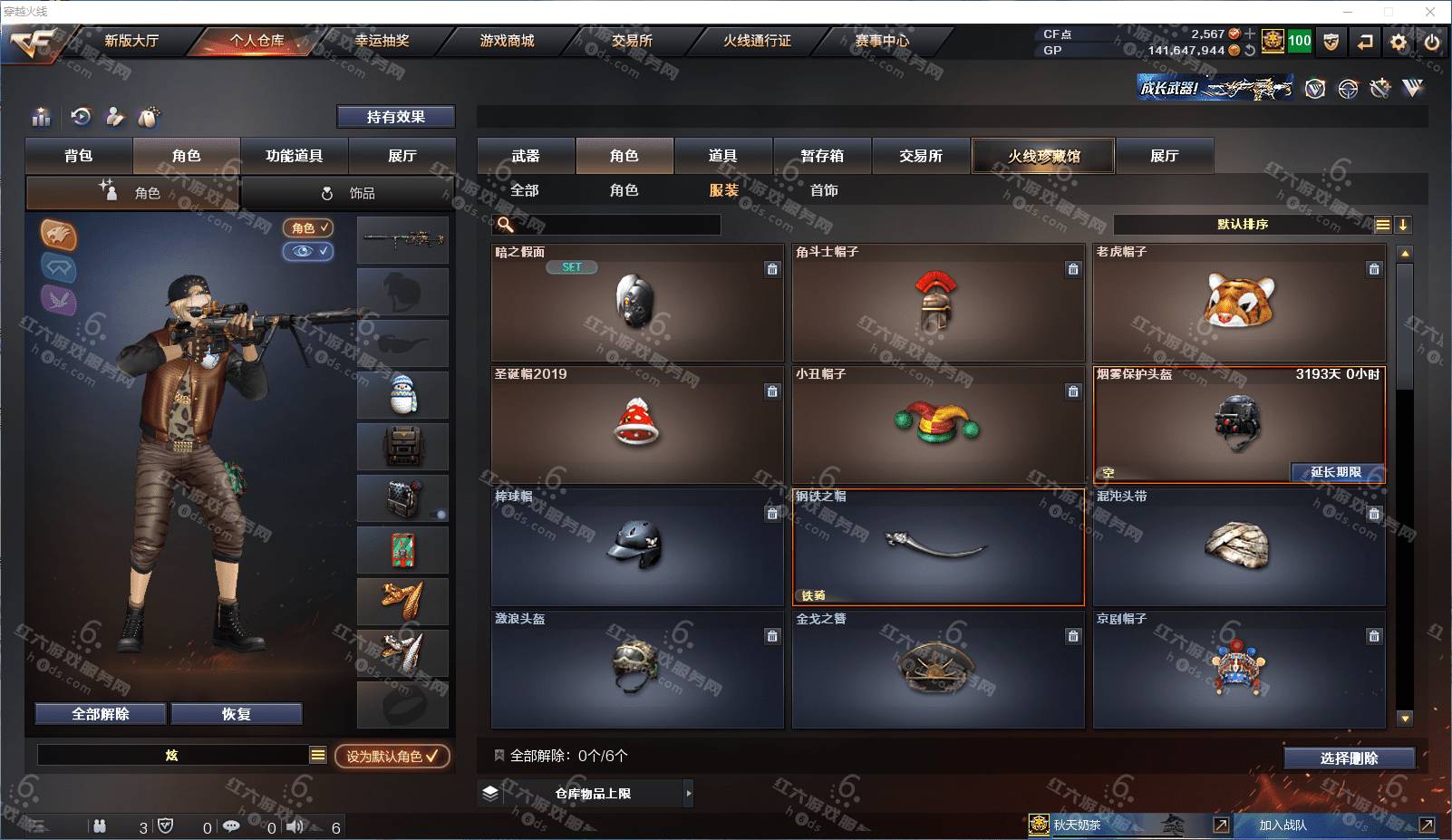Open the 武器 weapons storage tab
Image resolution: width=1452 pixels, height=840 pixels.
[526, 156]
